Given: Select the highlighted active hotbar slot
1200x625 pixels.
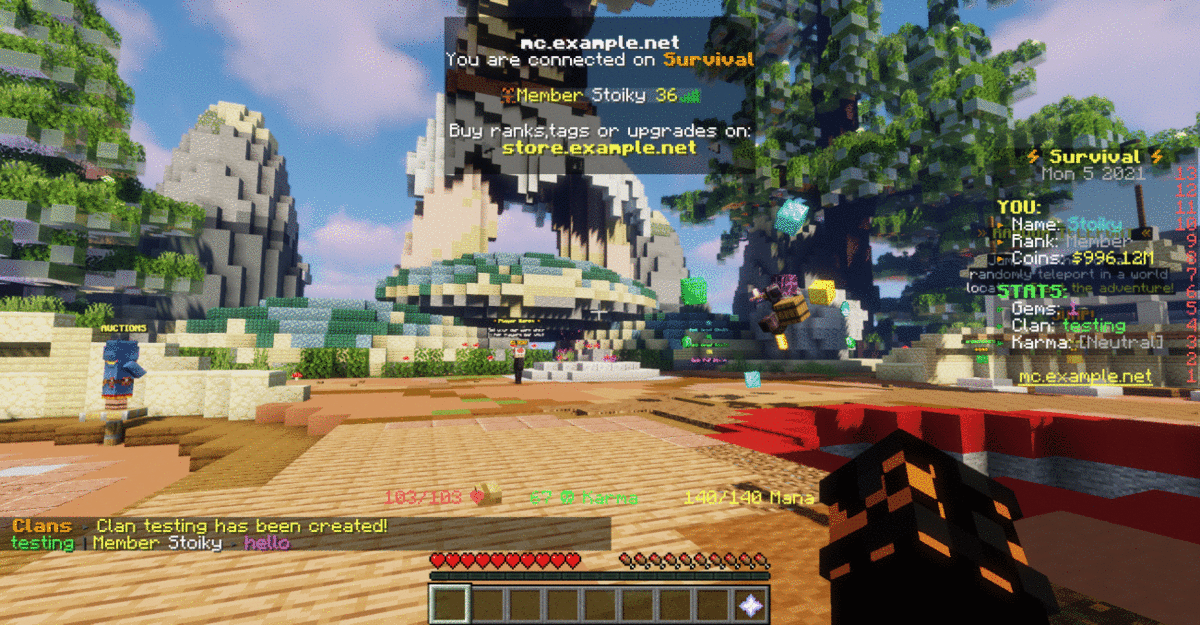Looking at the screenshot, I should point(450,605).
